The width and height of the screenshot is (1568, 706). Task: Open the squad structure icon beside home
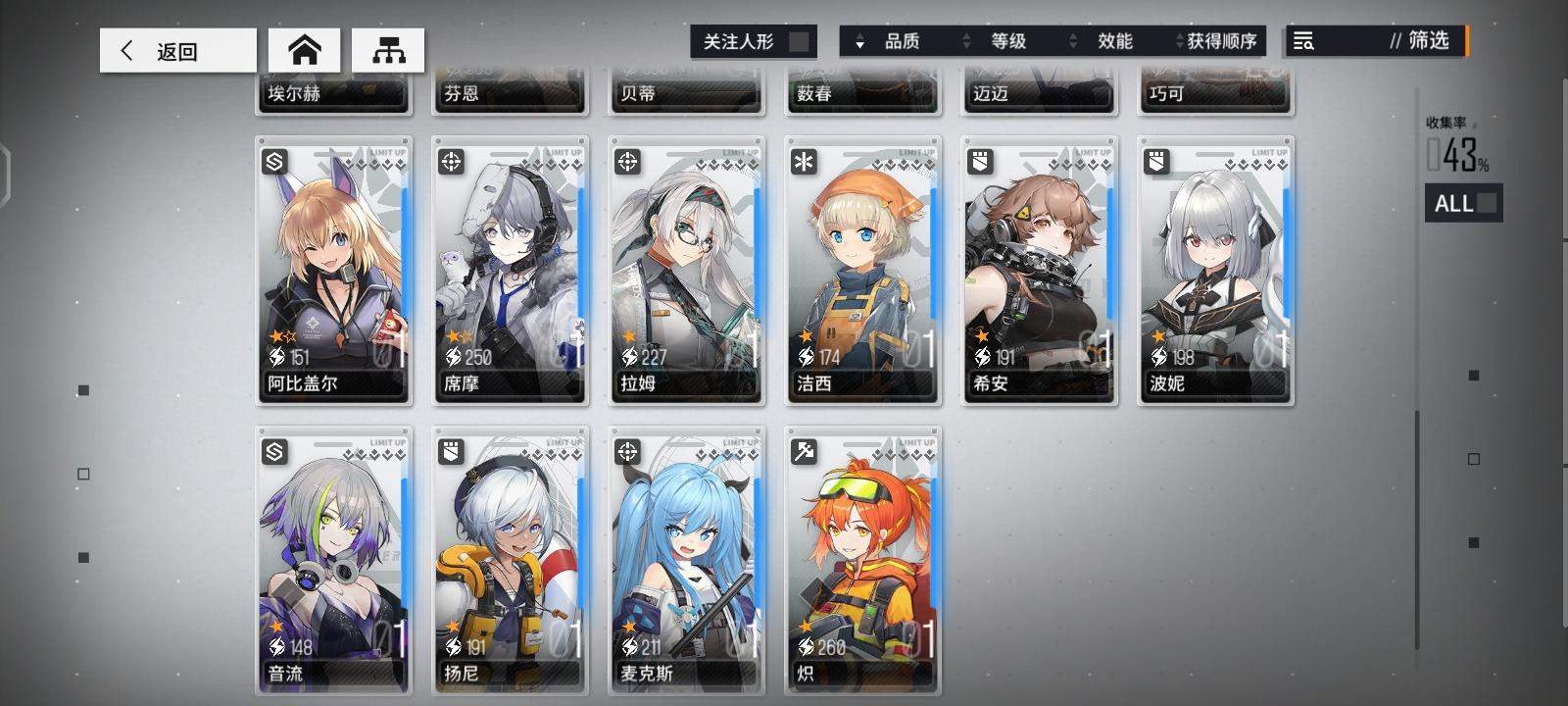(x=388, y=50)
